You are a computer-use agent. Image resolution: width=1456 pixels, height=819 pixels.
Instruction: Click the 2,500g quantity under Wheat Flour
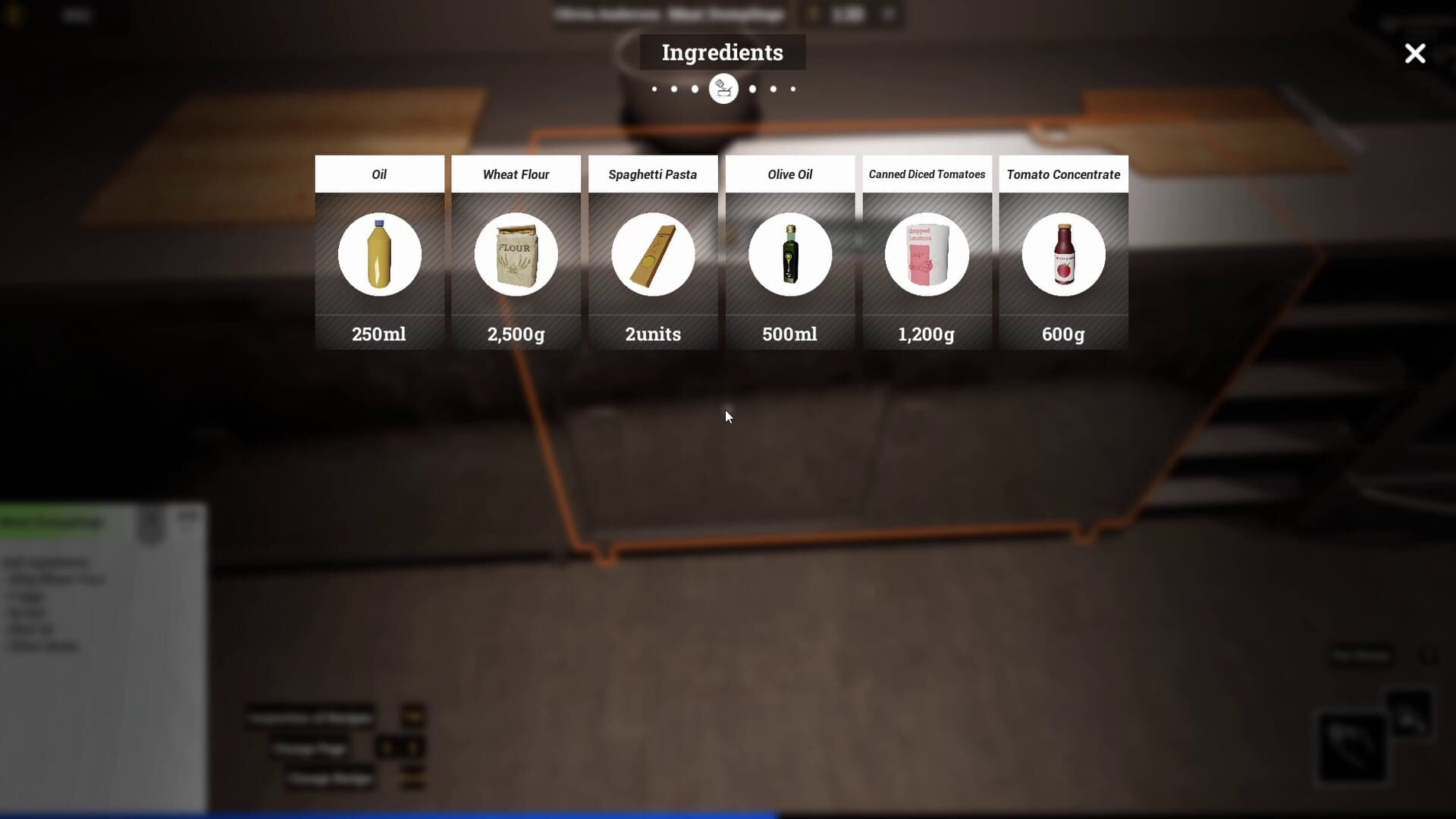click(516, 334)
